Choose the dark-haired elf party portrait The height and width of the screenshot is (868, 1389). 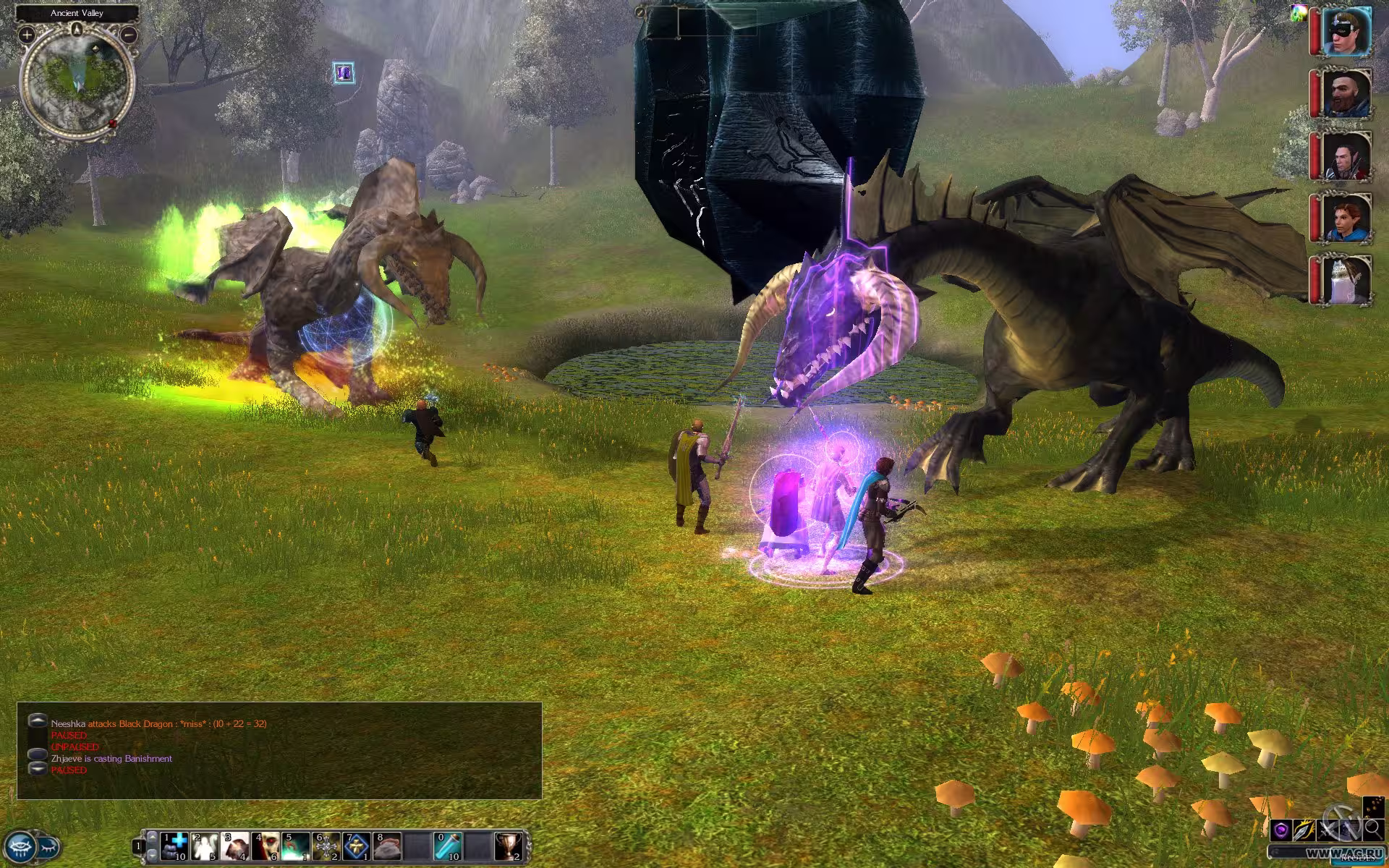(1346, 156)
